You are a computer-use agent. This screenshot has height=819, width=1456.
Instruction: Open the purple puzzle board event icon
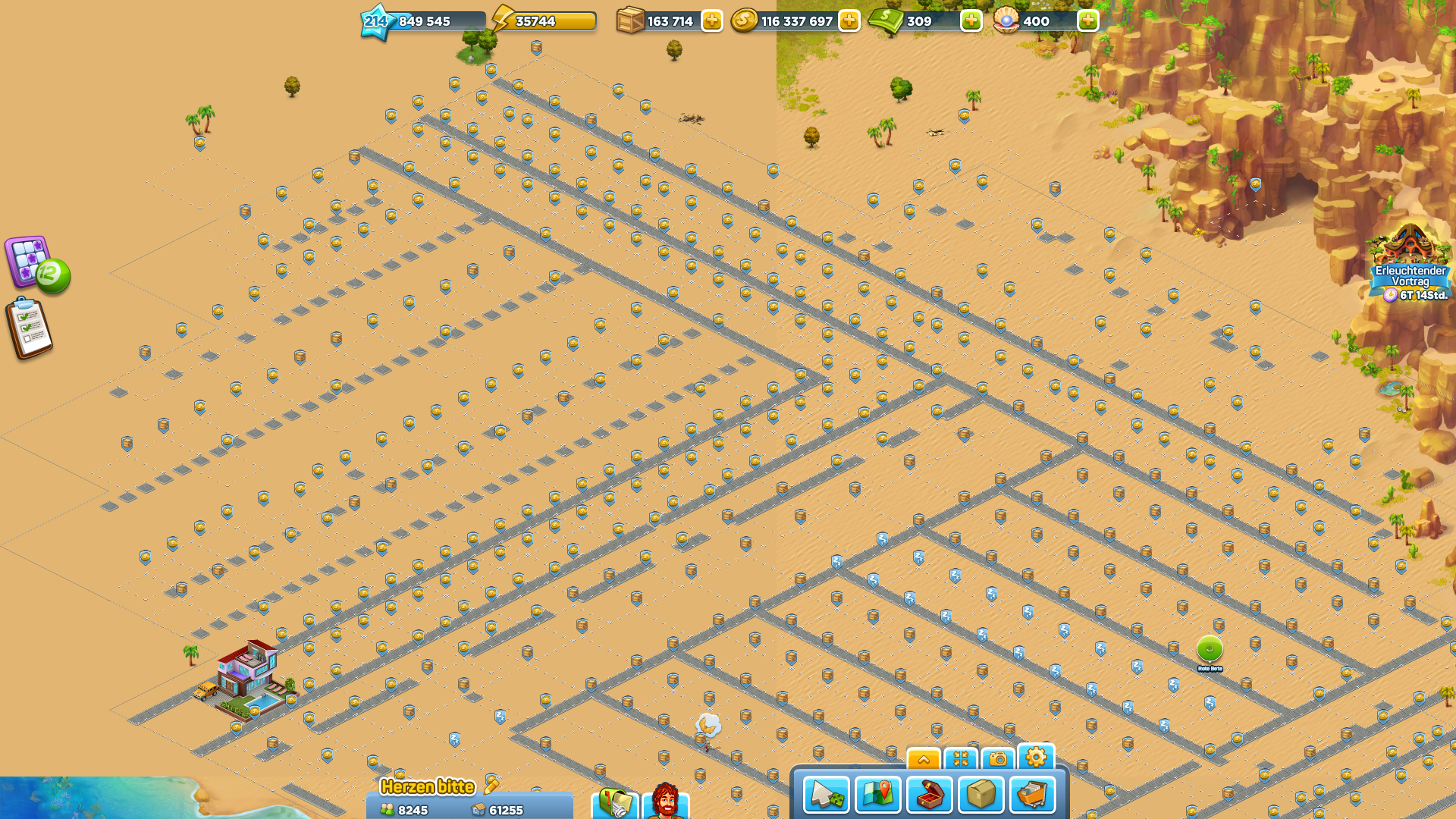pos(30,262)
